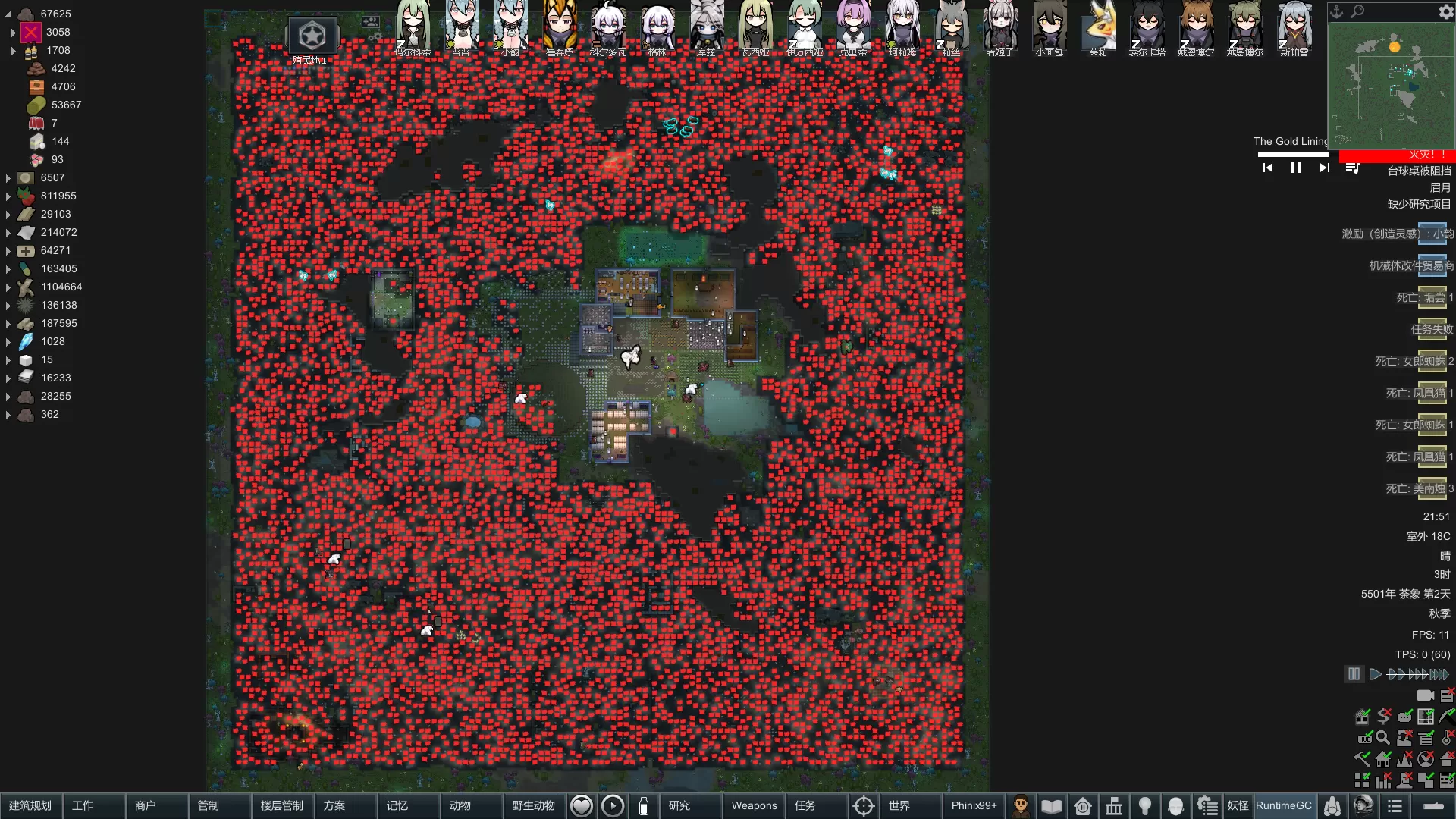
Task: Pause the music player track
Action: pos(1296,168)
